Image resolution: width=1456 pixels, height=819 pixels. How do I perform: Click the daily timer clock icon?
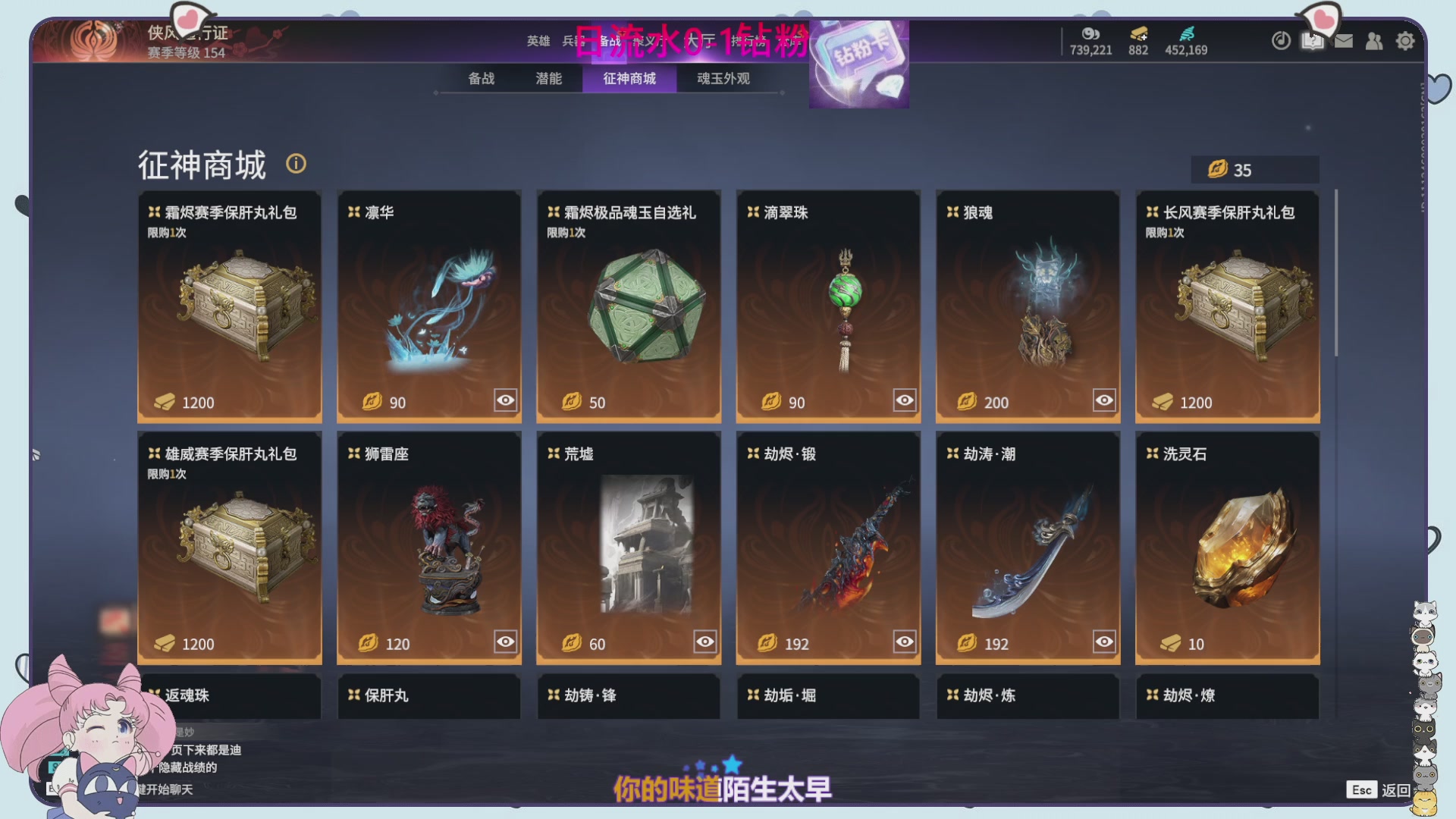tap(1281, 41)
